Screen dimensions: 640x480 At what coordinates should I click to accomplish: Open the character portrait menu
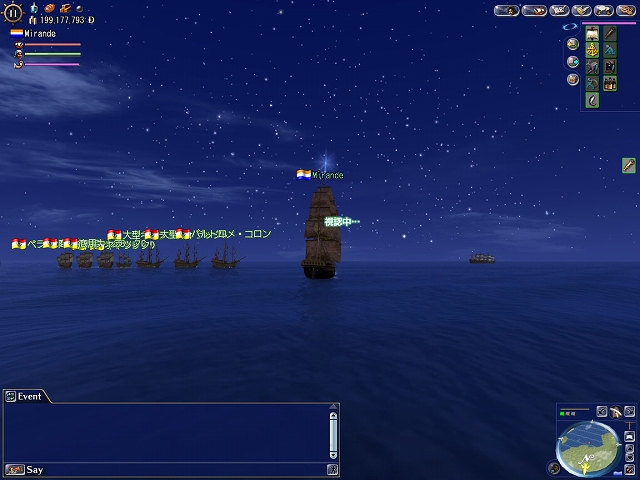click(507, 11)
